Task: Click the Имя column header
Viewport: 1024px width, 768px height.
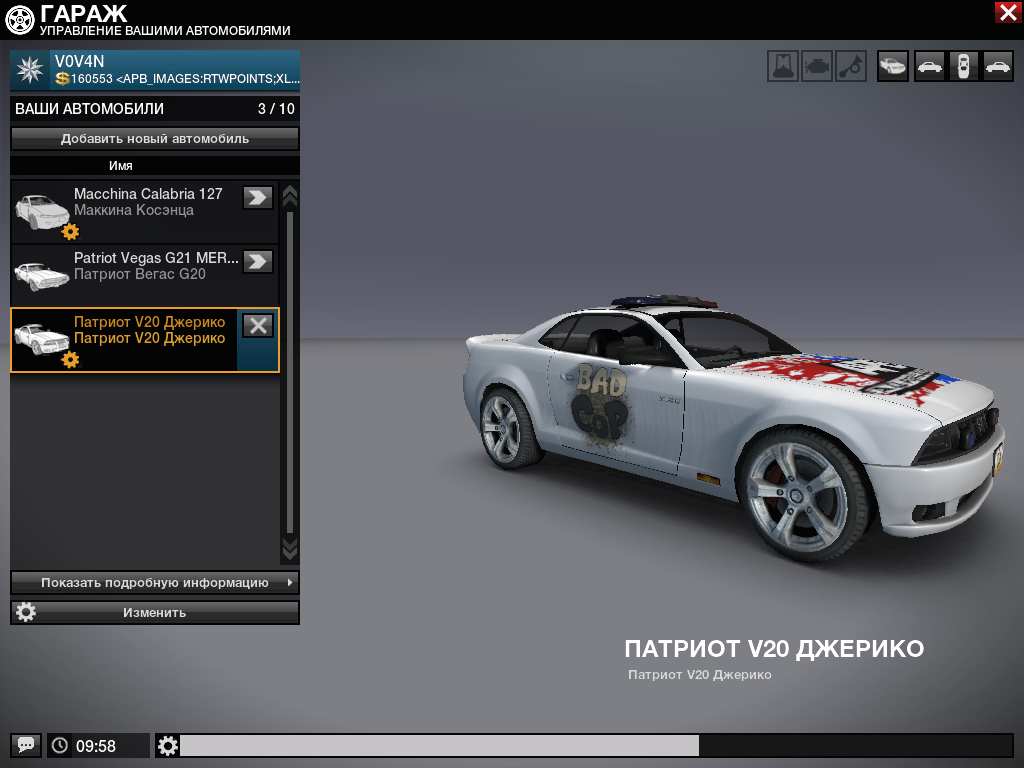Action: click(x=121, y=166)
